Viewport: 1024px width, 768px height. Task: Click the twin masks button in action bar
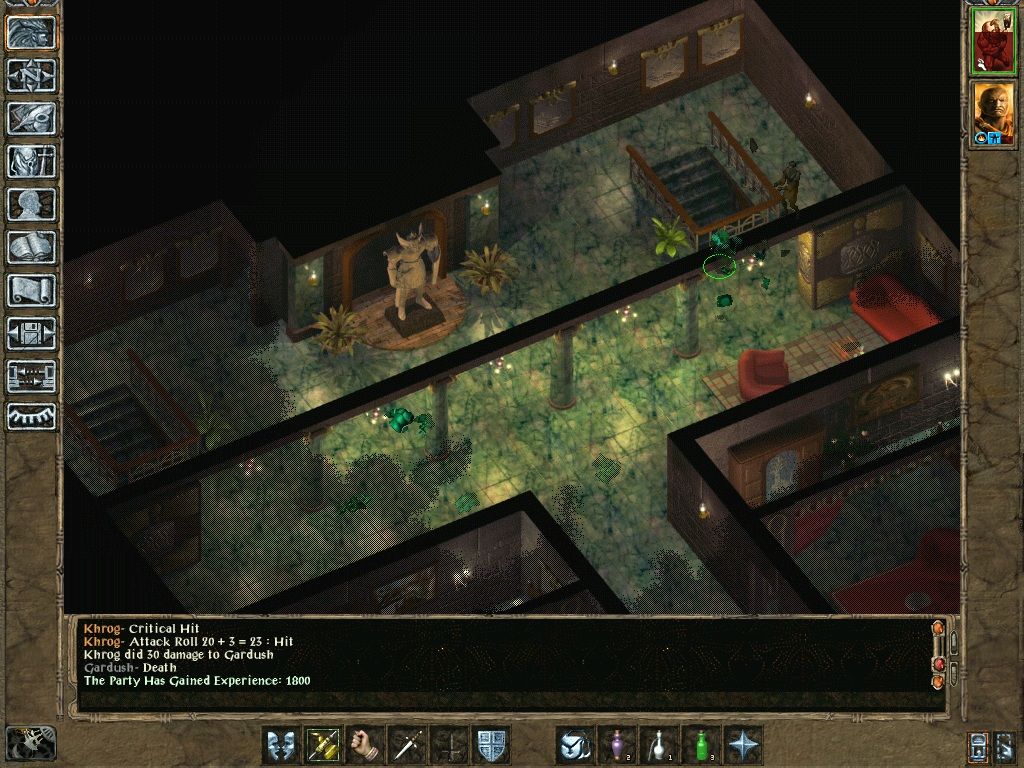coord(281,745)
